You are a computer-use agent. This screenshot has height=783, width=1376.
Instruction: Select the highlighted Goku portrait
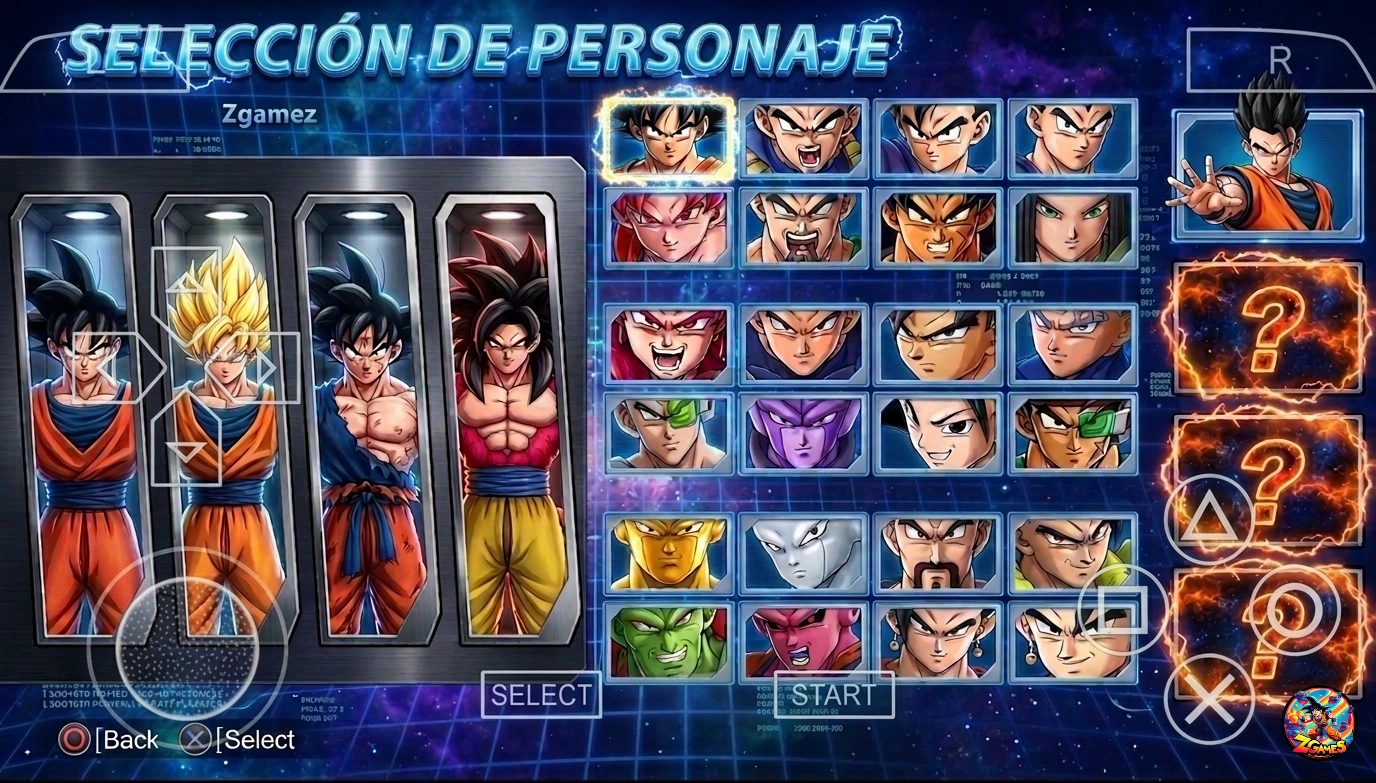coord(666,138)
